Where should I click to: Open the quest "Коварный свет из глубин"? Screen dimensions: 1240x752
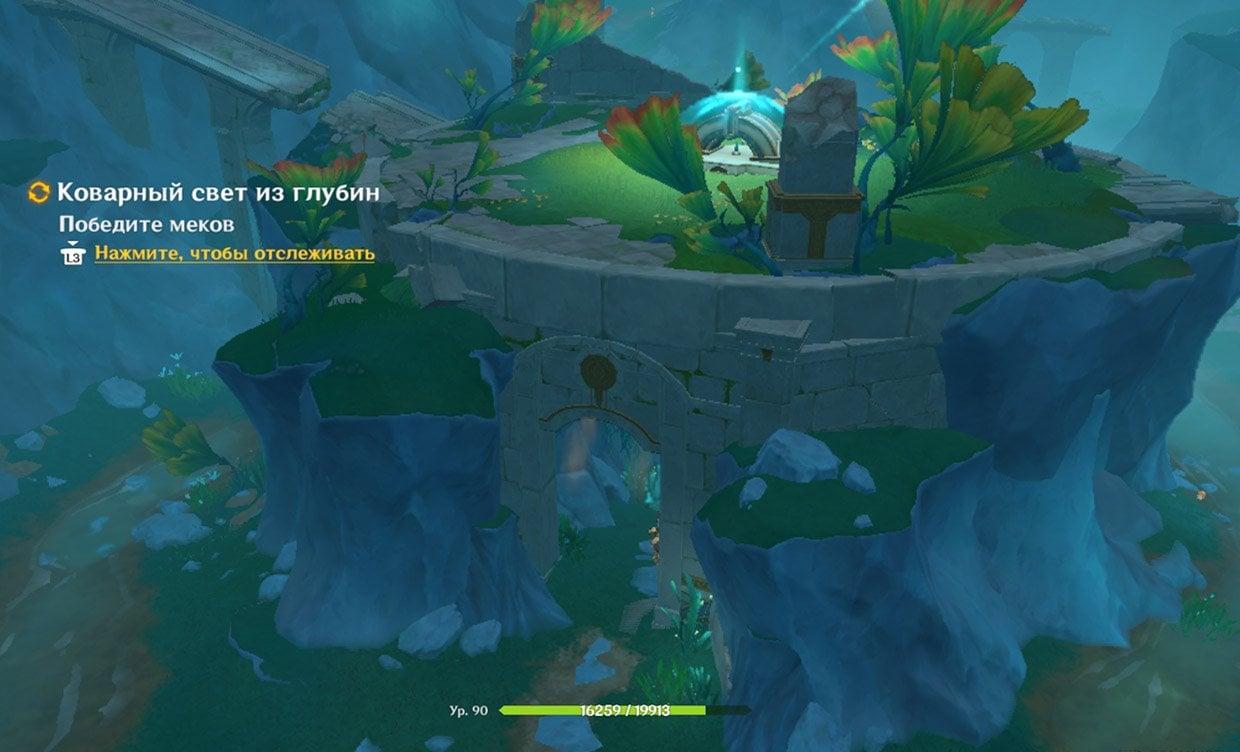click(218, 193)
